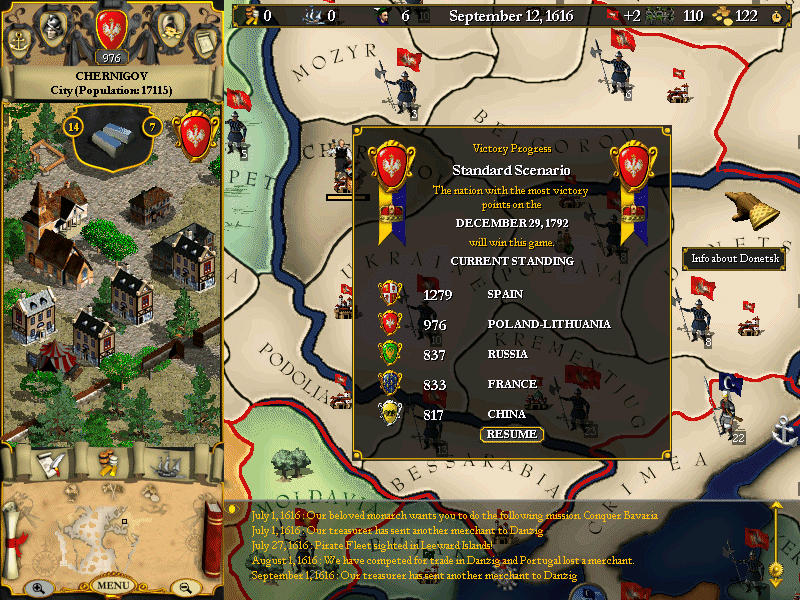Open the parchment document shield view
800x600 pixels.
pos(203,42)
